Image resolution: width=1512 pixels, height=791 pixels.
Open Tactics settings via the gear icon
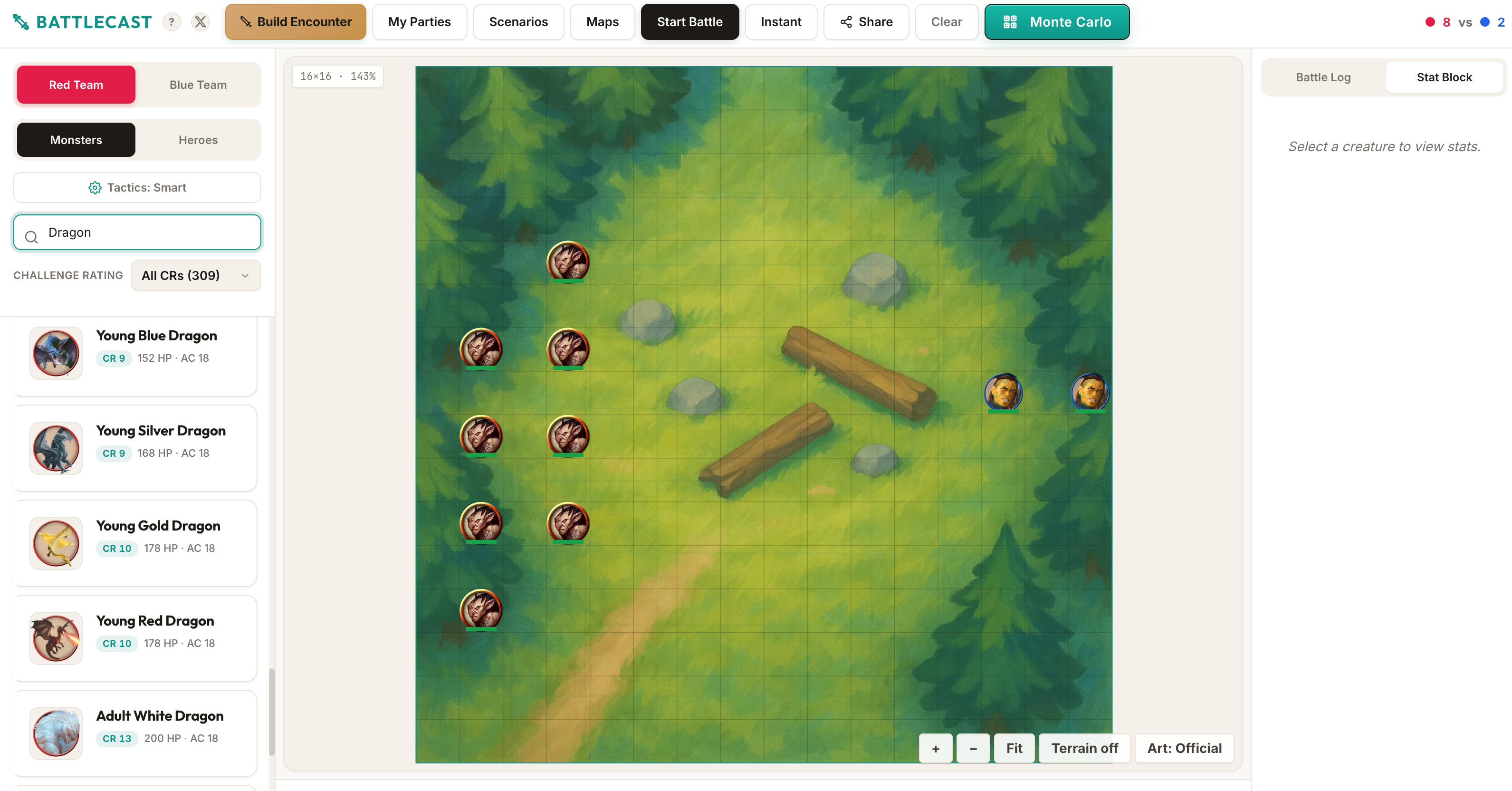tap(95, 187)
